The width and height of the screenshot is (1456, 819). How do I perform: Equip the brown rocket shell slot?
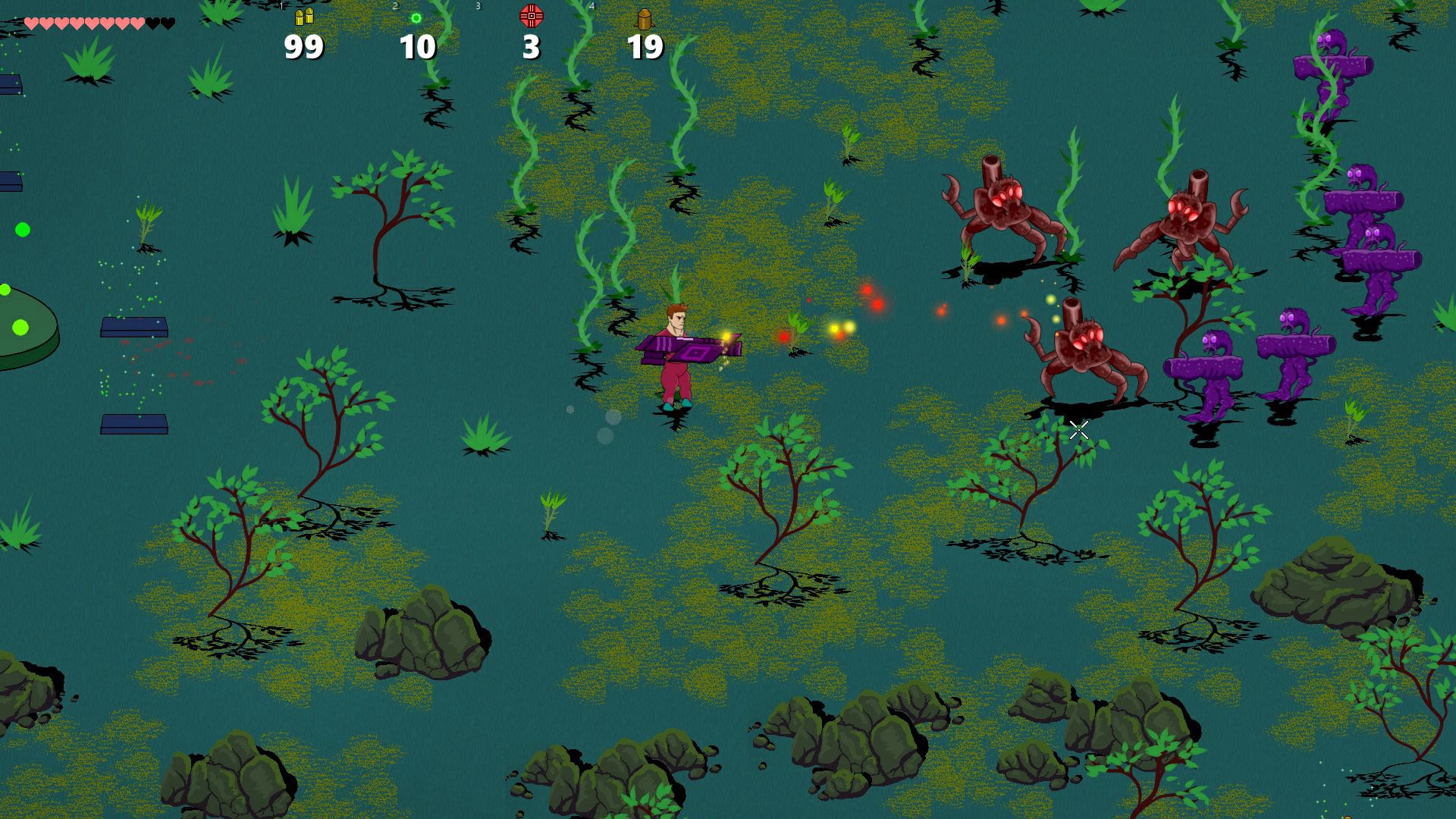[x=645, y=18]
